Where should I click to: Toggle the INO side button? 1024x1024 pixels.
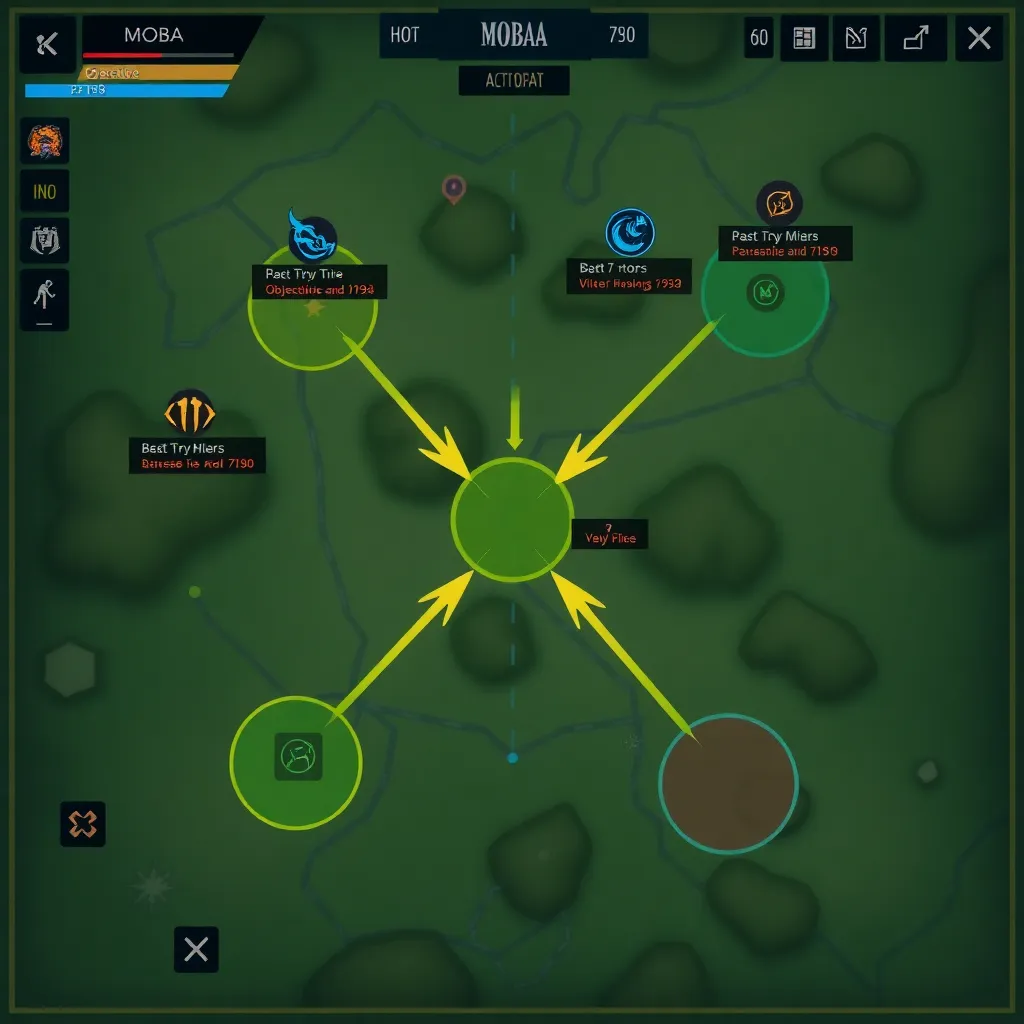tap(45, 191)
